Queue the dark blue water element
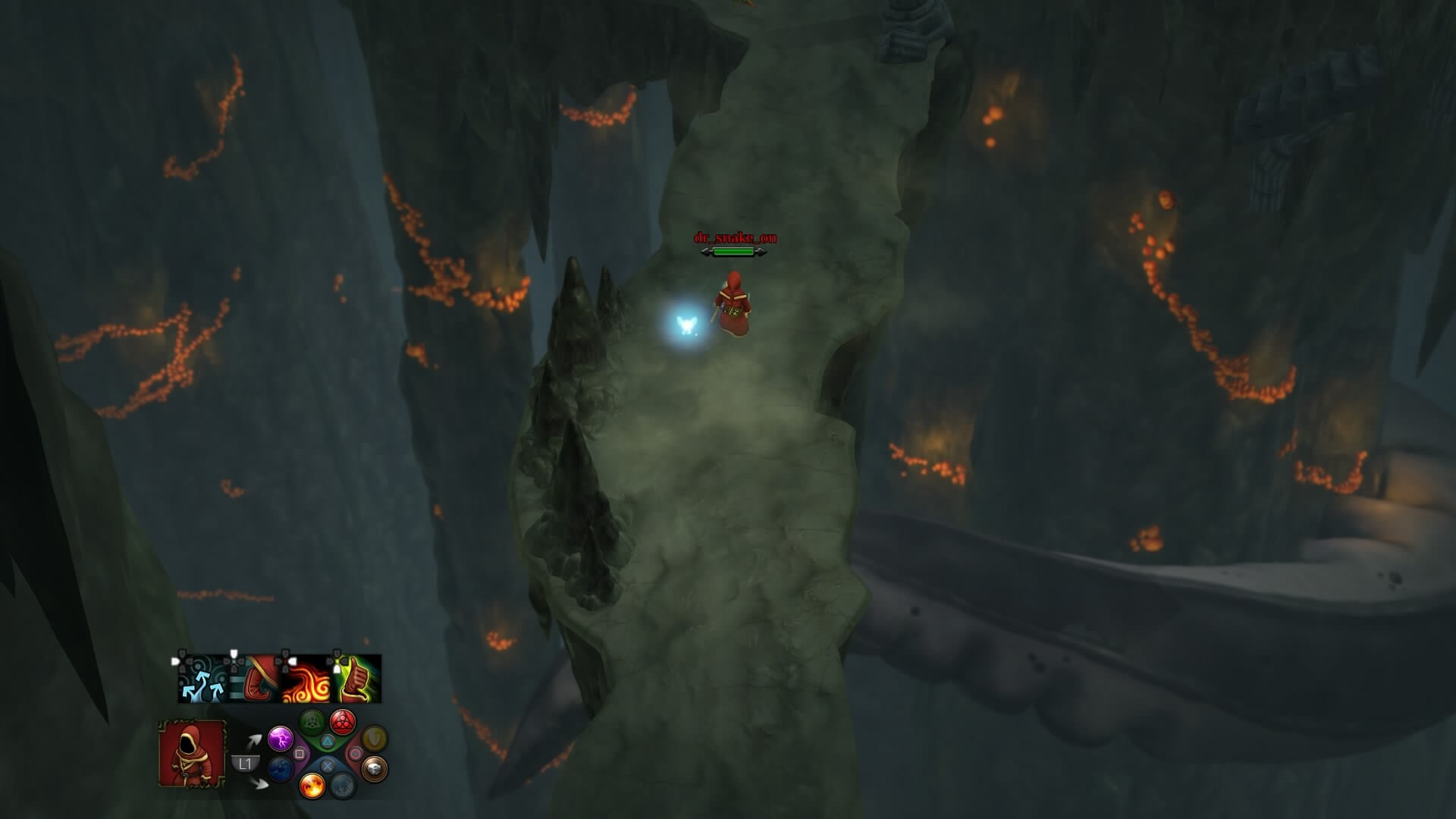Image resolution: width=1456 pixels, height=819 pixels. (281, 769)
